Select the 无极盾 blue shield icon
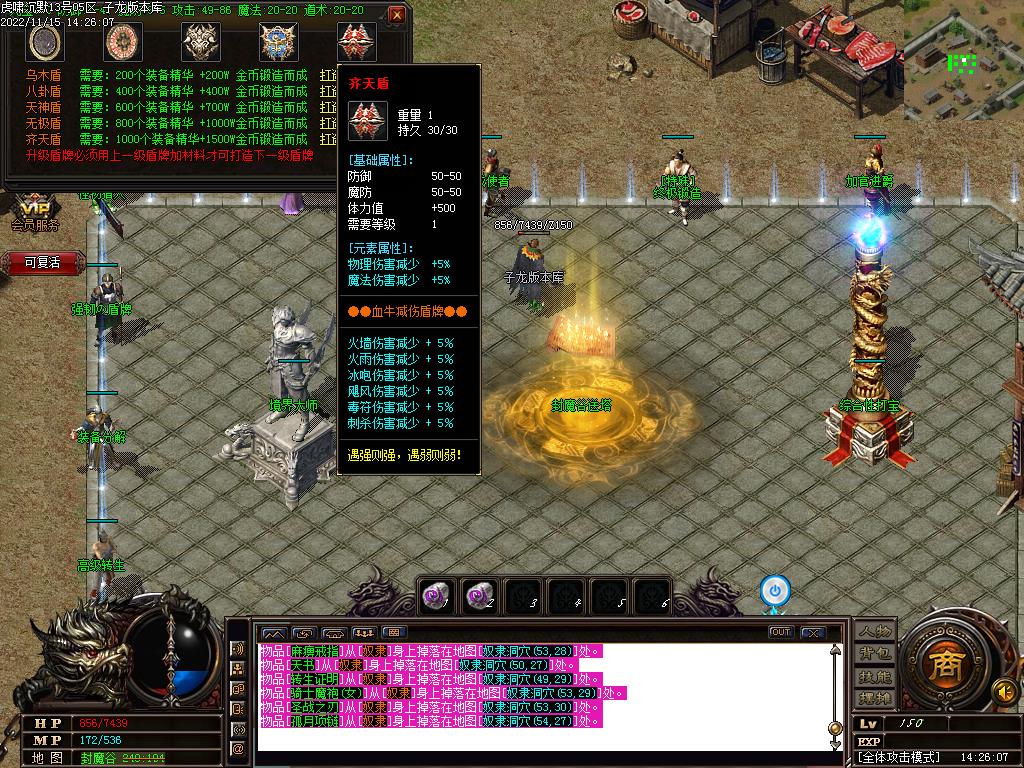Image resolution: width=1024 pixels, height=768 pixels. tap(279, 42)
